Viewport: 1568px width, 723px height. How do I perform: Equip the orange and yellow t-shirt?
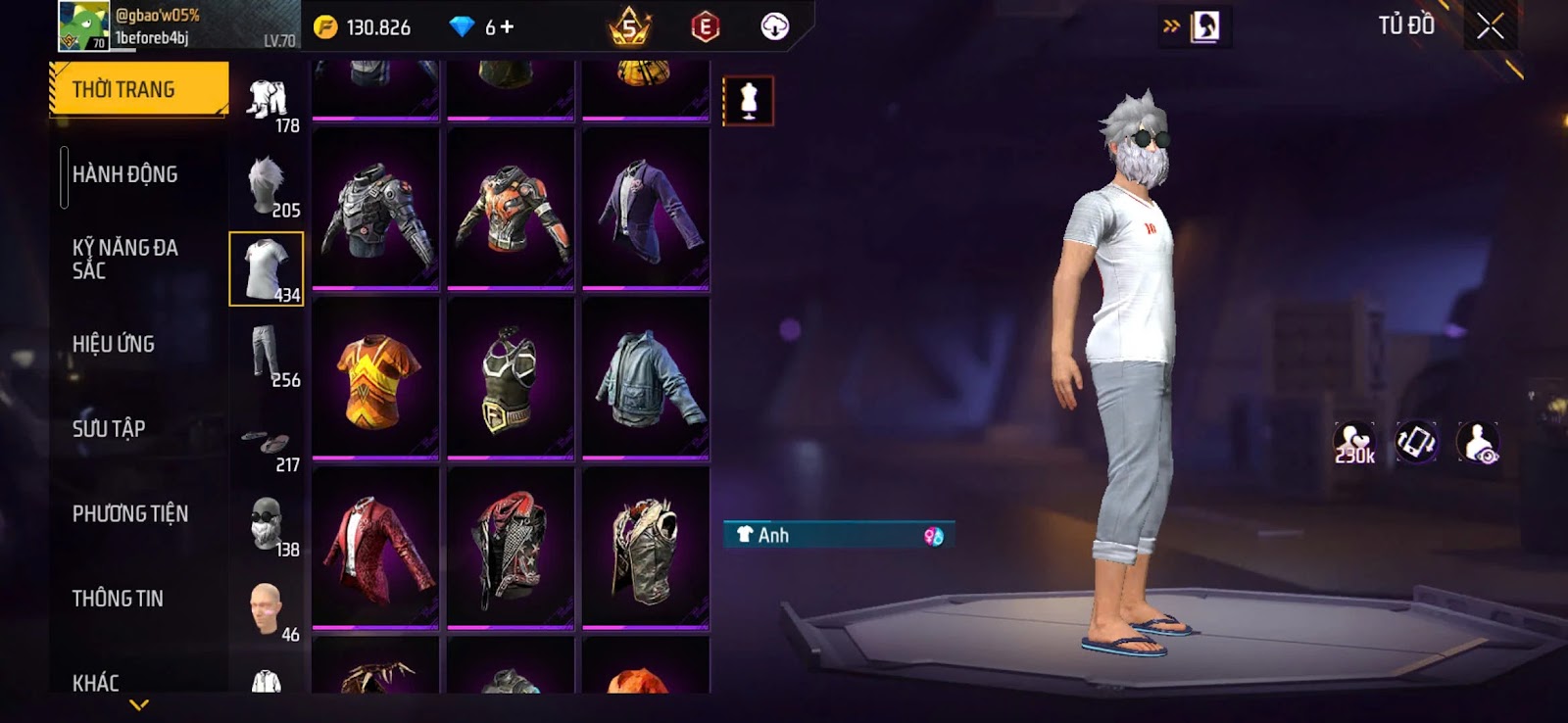pyautogui.click(x=374, y=379)
